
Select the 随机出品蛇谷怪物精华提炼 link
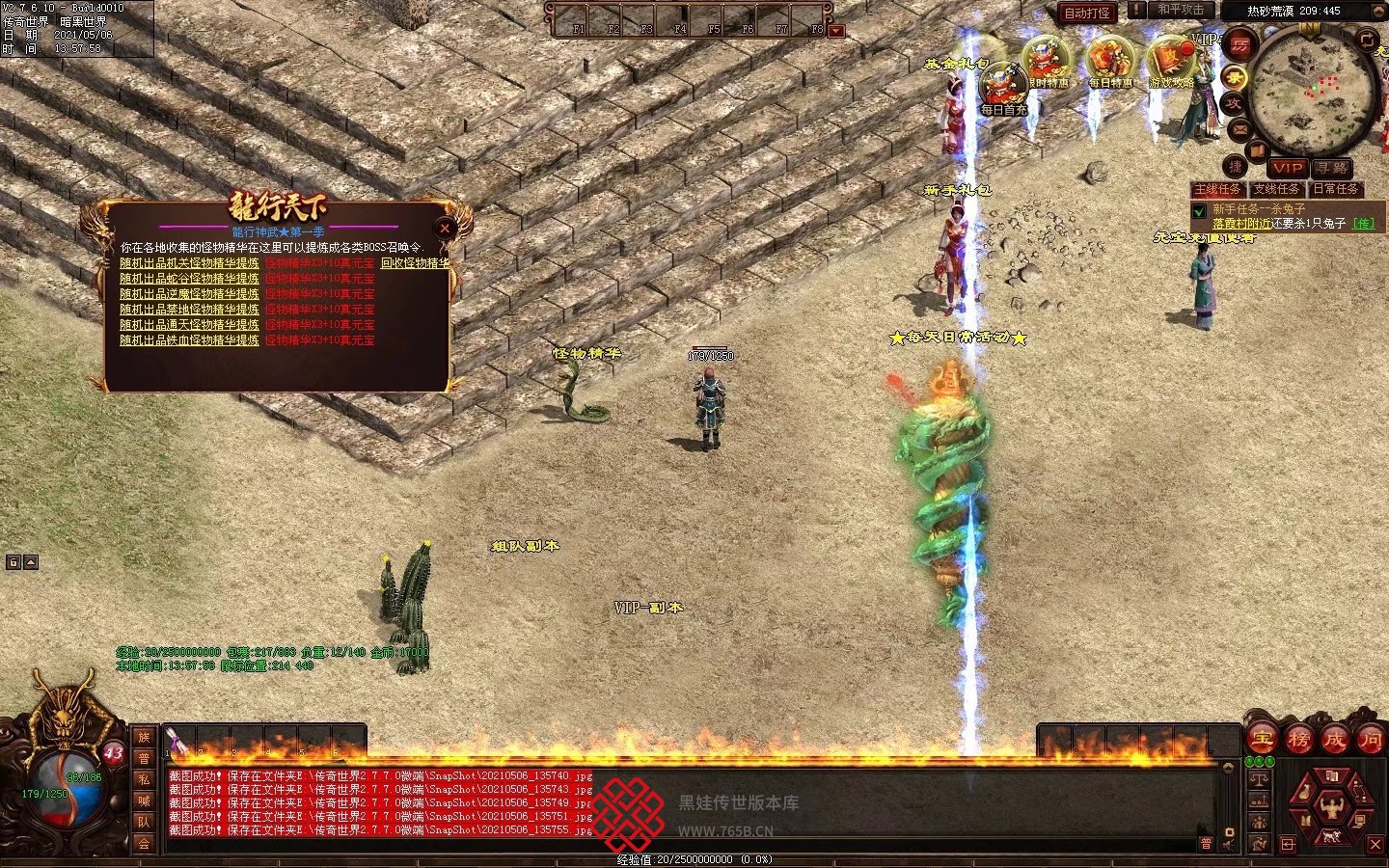point(189,278)
